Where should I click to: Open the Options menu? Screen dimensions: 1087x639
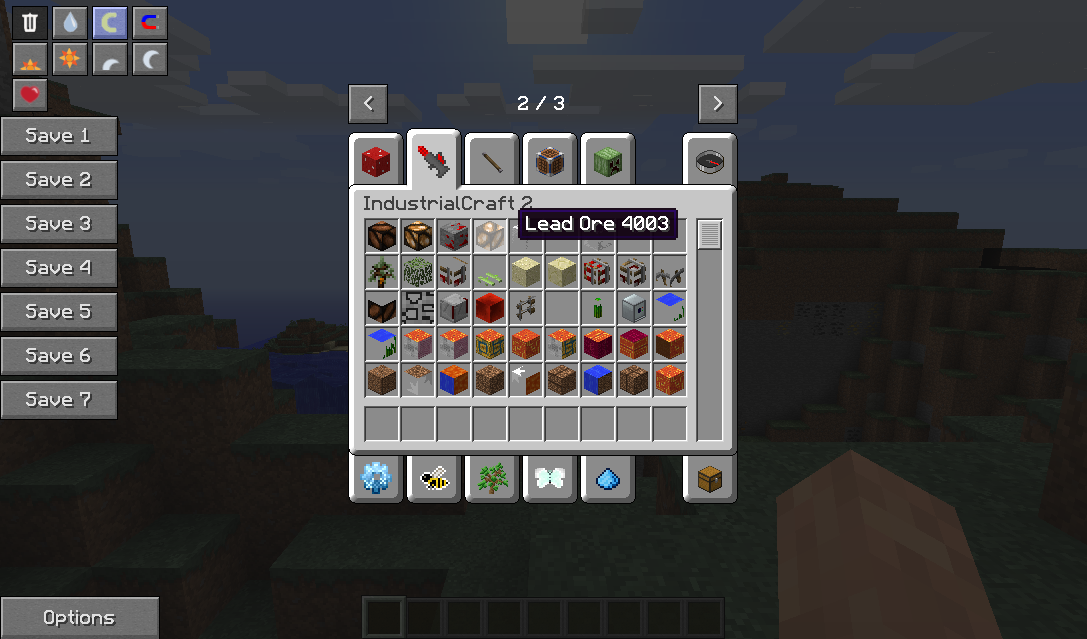[79, 618]
